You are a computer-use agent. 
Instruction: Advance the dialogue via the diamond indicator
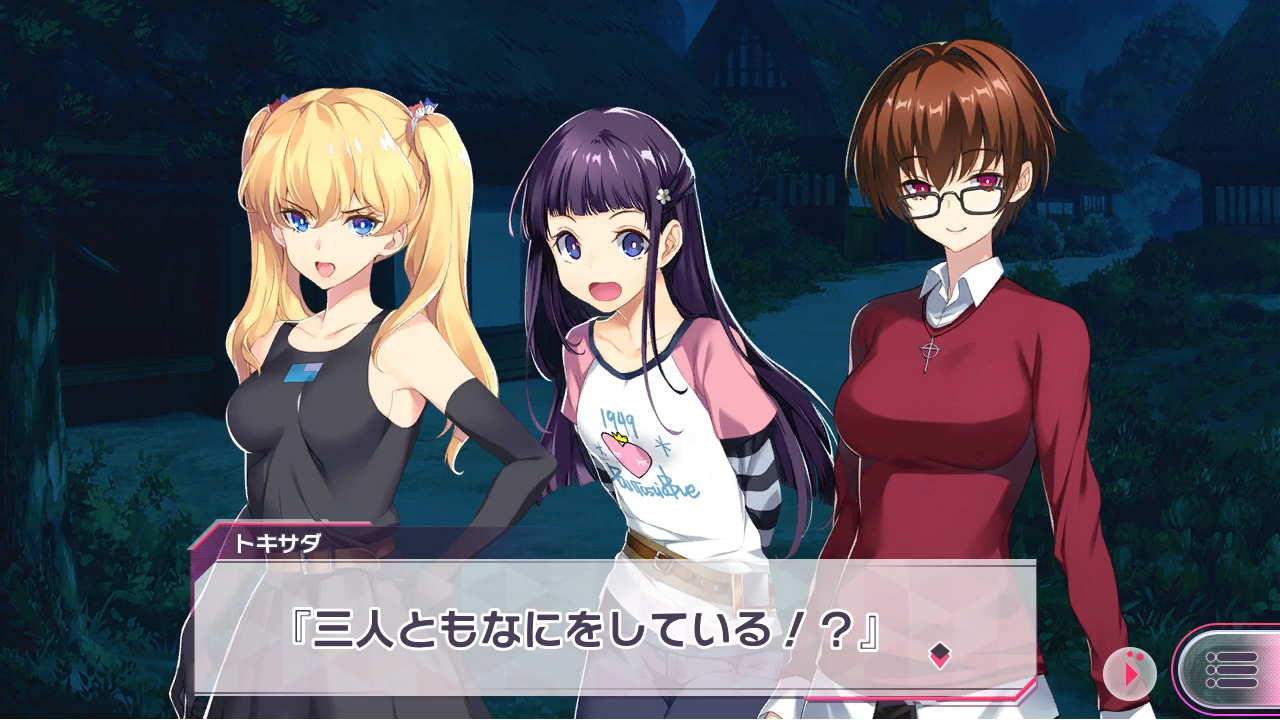coord(939,655)
